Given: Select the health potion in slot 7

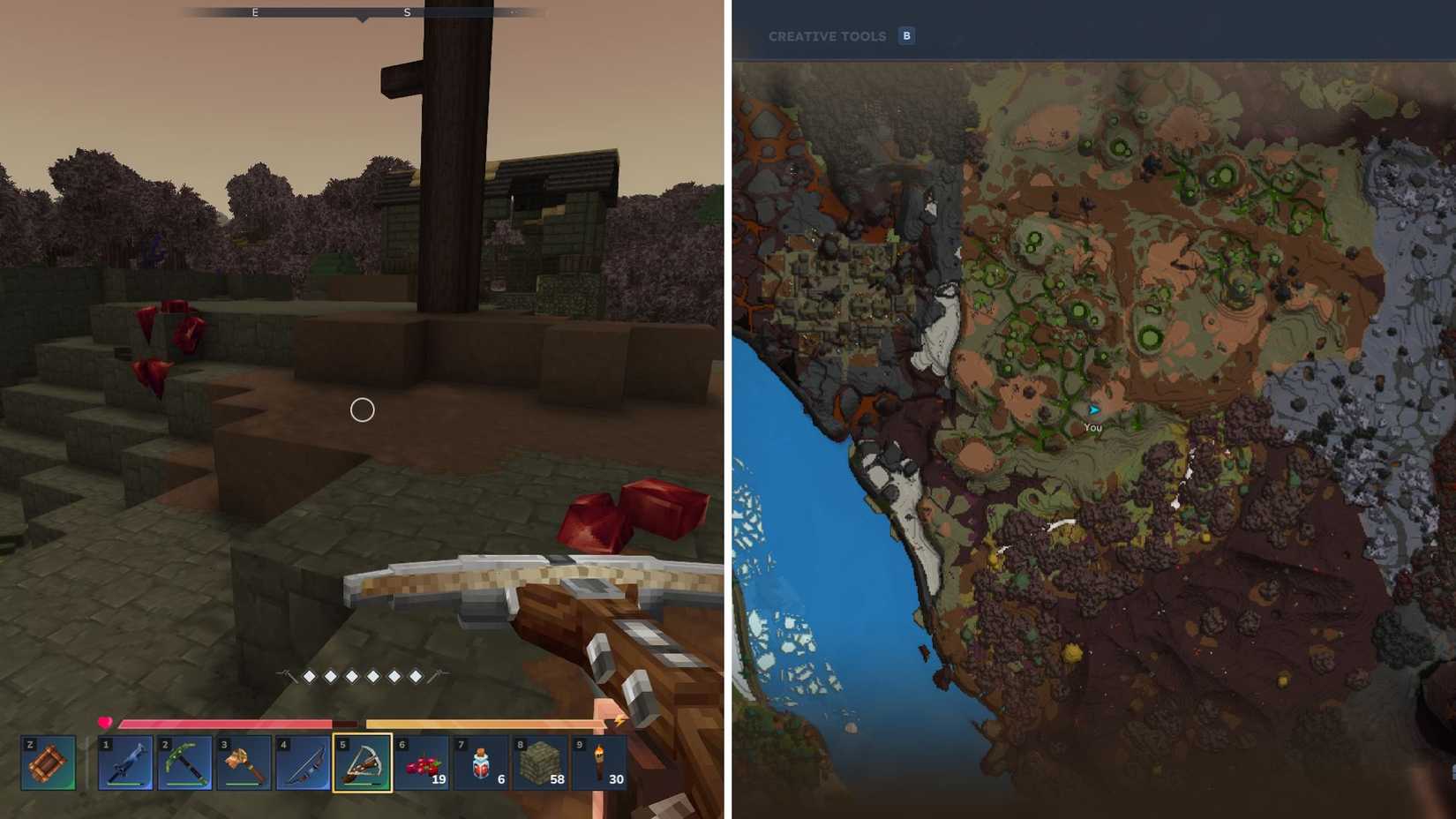Looking at the screenshot, I should tap(482, 764).
